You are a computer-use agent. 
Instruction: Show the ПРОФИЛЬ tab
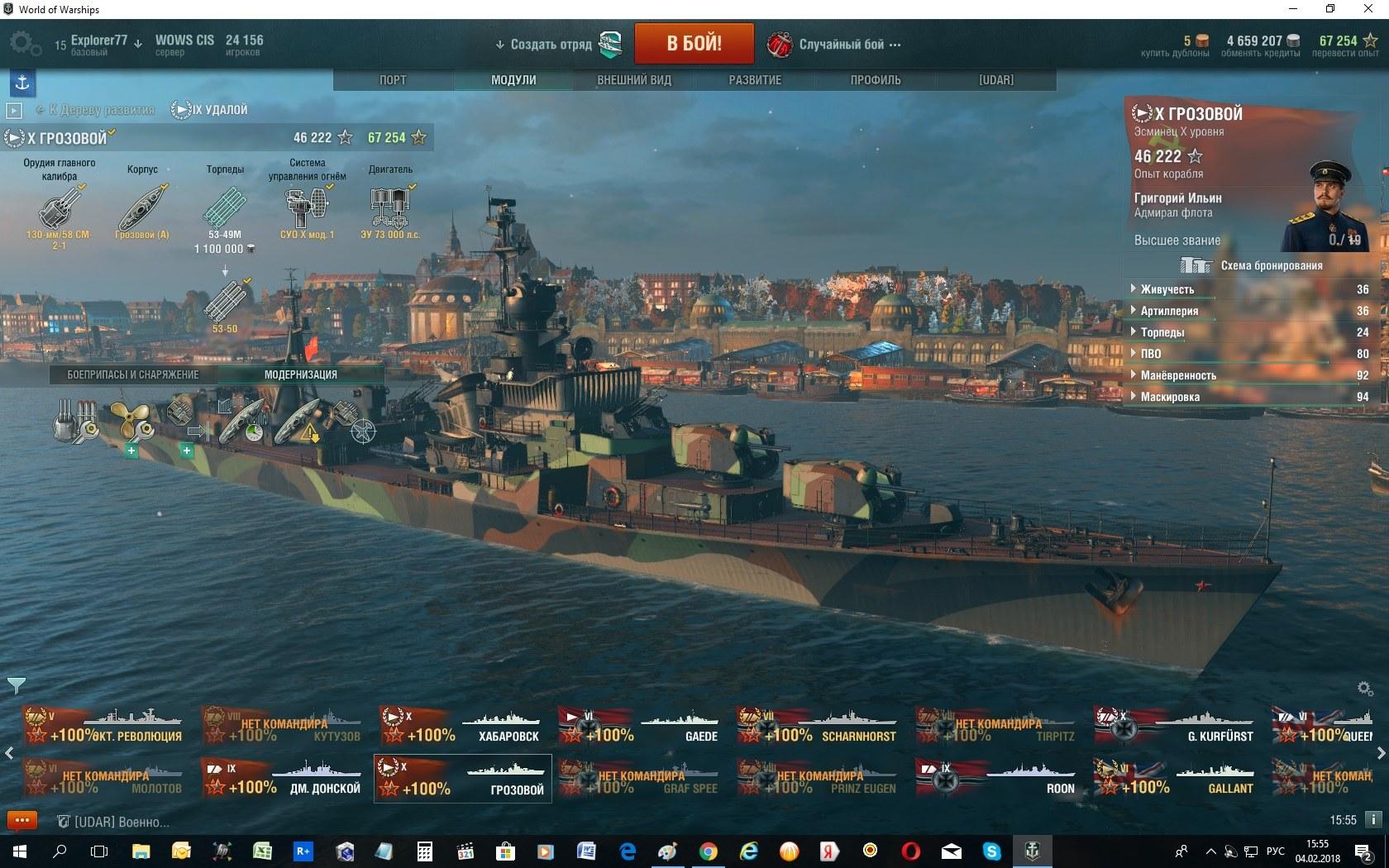pyautogui.click(x=876, y=80)
